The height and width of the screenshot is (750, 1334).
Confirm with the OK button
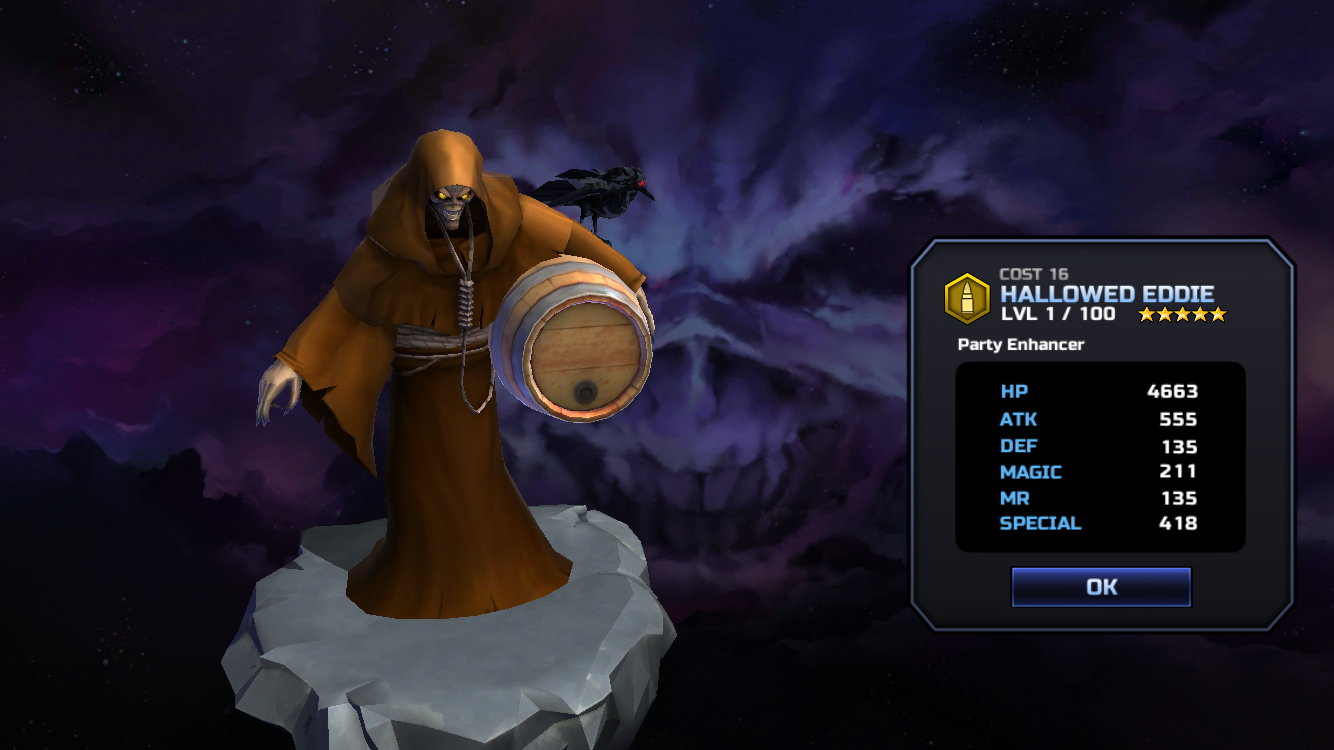(x=1101, y=587)
